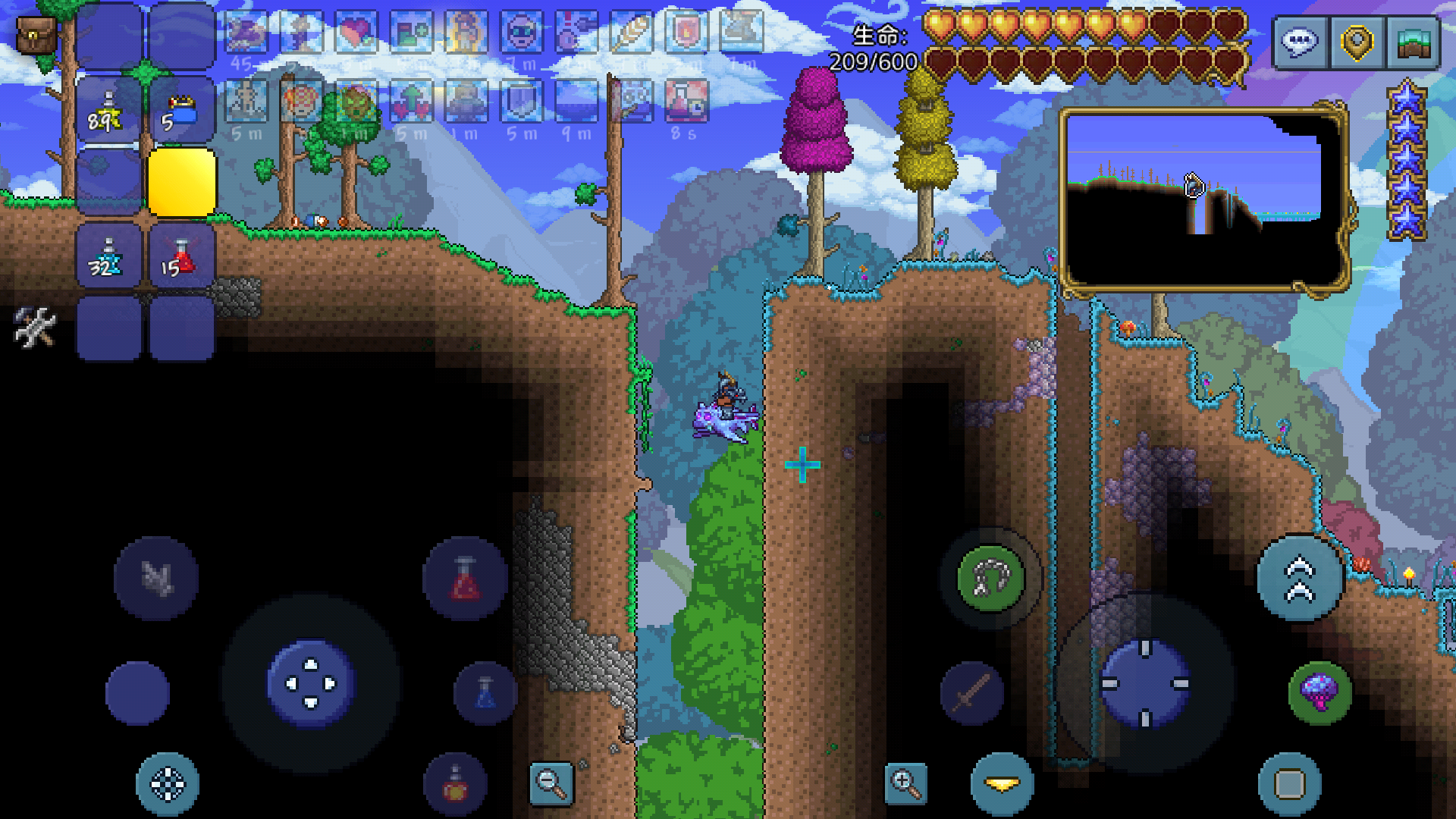The height and width of the screenshot is (819, 1456).
Task: Select the red healing potion stack of 15
Action: [x=182, y=257]
